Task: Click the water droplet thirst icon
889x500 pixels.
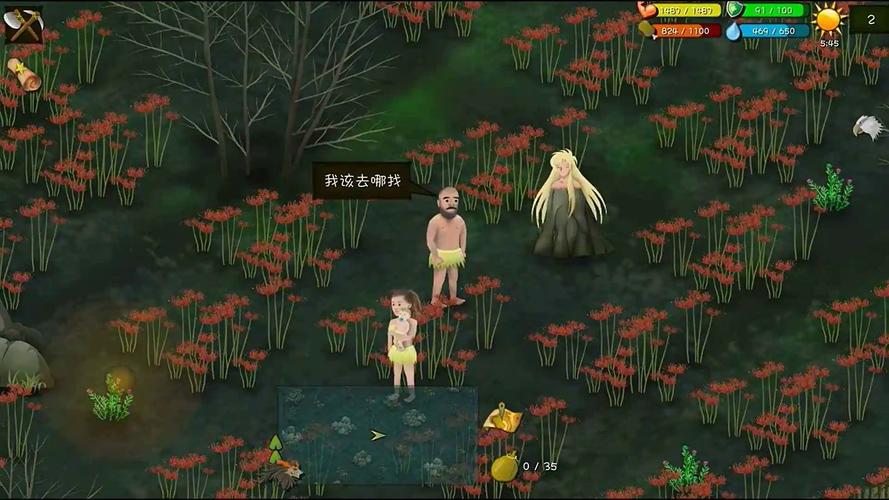Action: [x=733, y=31]
